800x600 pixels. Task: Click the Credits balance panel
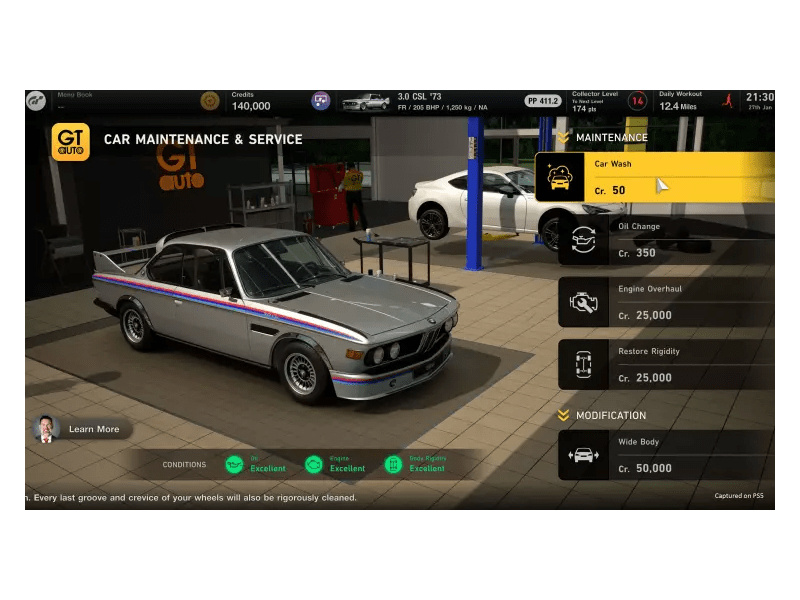pos(250,100)
